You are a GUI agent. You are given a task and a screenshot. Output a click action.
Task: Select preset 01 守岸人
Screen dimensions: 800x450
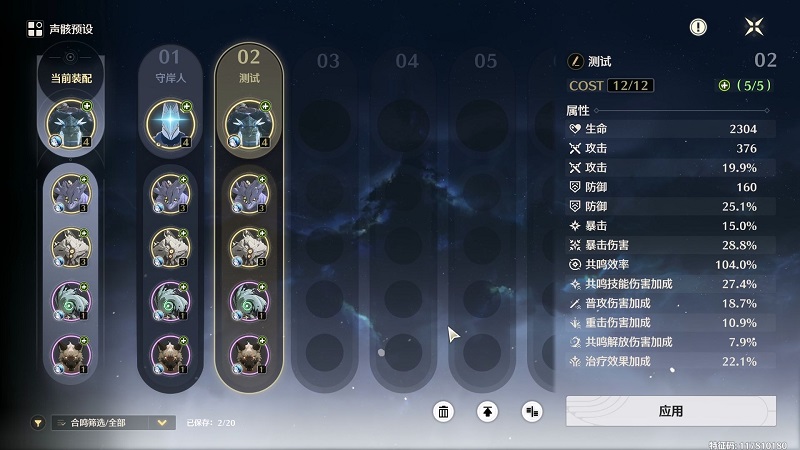pyautogui.click(x=170, y=65)
